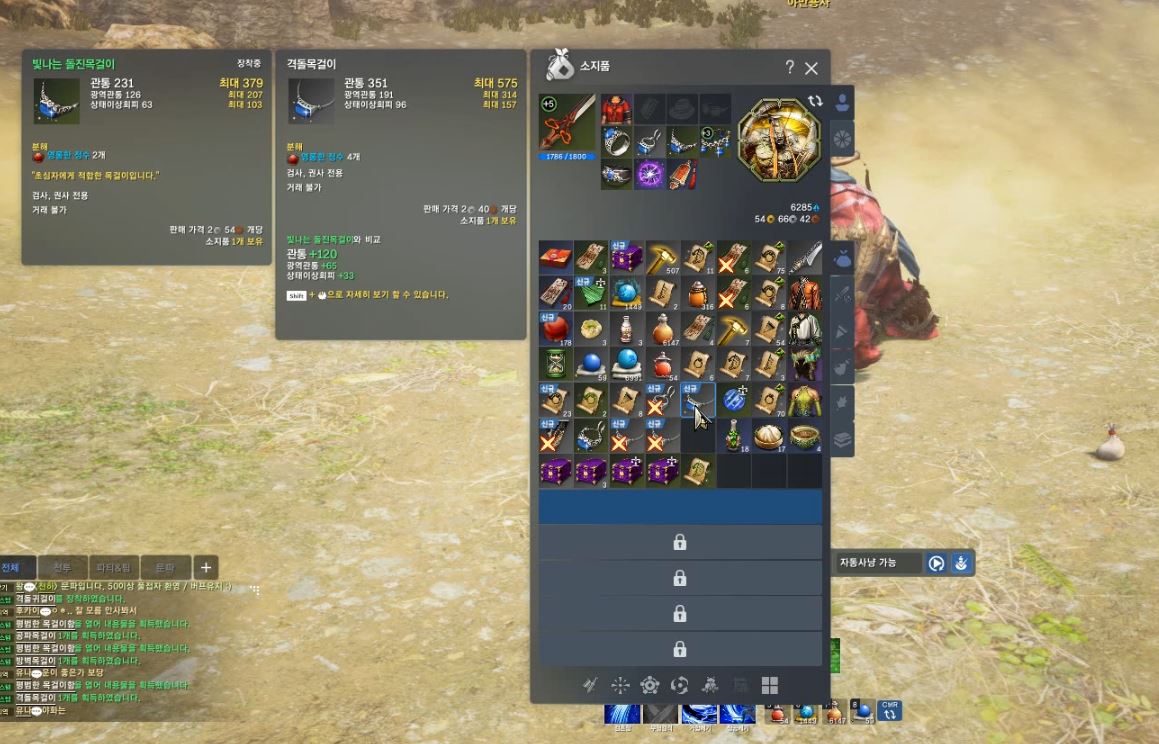1159x744 pixels.
Task: Open the bag category tab on inventory side
Action: click(842, 258)
